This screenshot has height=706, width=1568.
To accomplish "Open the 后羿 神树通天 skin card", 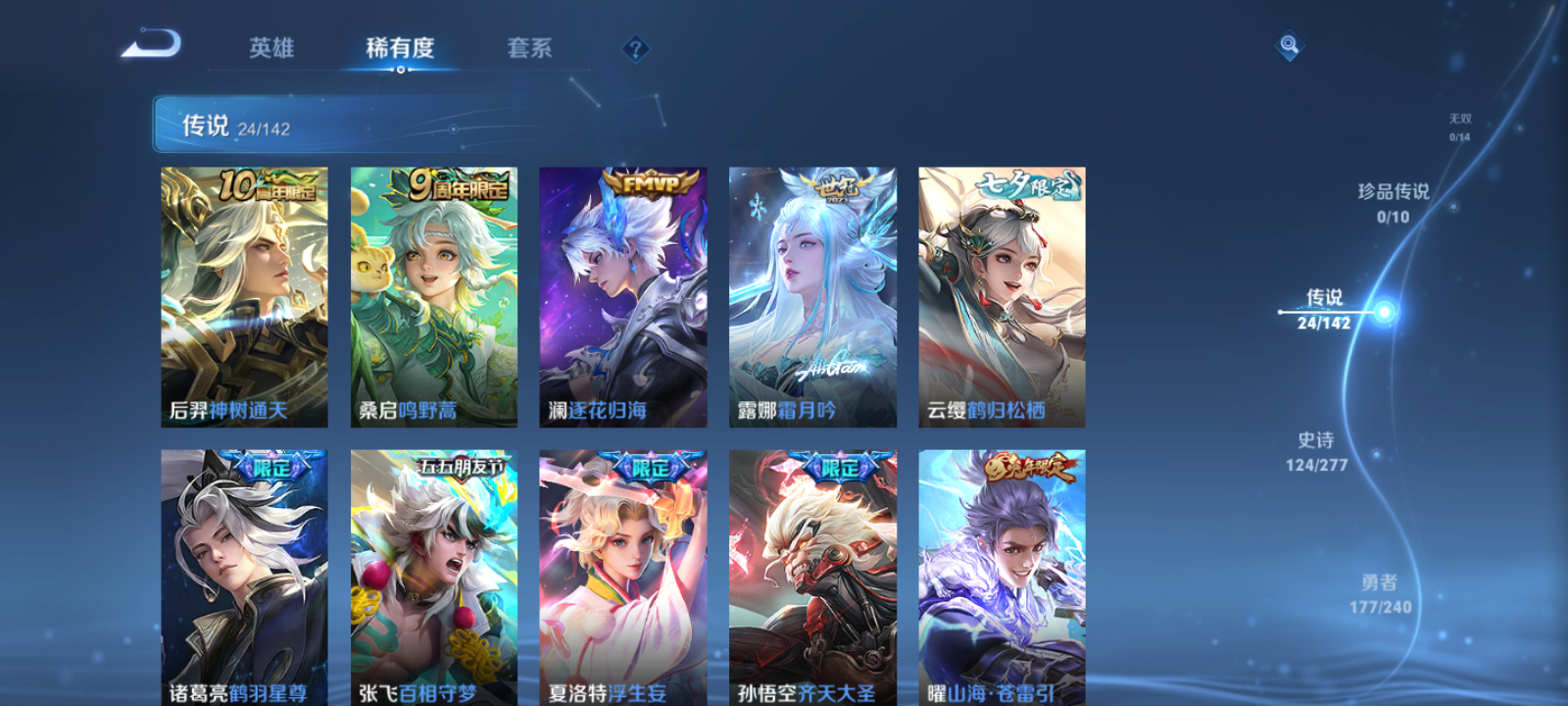I will click(x=242, y=294).
